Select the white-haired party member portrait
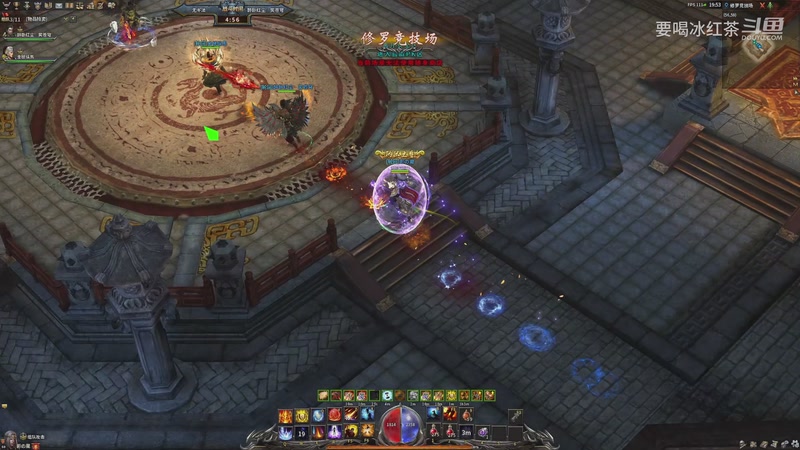The height and width of the screenshot is (450, 800). [9, 52]
